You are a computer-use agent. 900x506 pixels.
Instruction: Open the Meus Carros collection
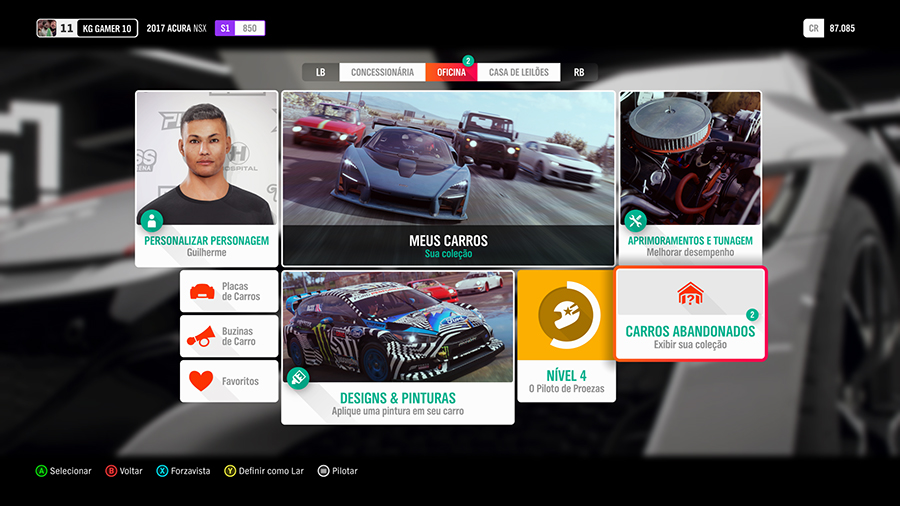pyautogui.click(x=448, y=178)
